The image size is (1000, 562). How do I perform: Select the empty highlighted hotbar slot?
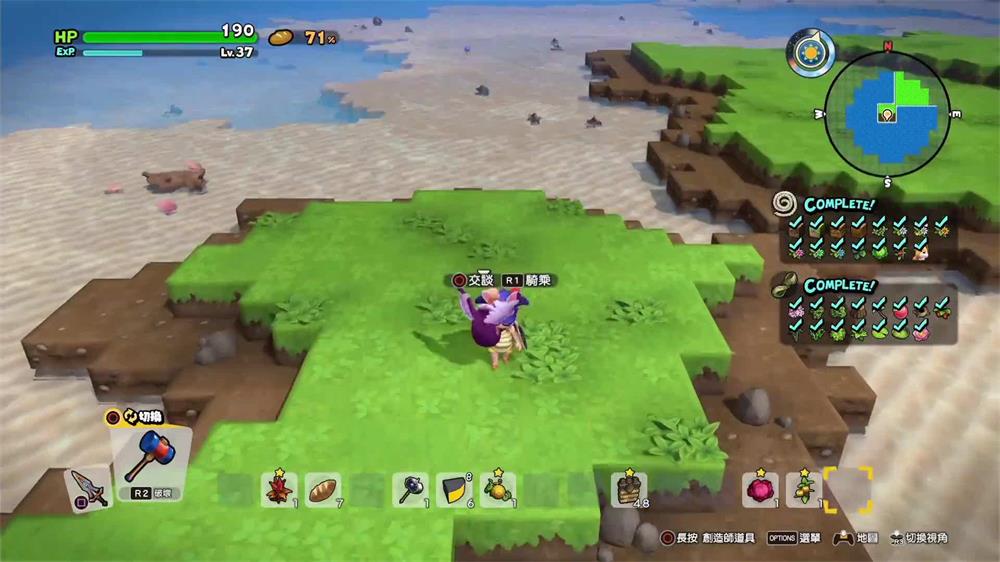click(848, 489)
